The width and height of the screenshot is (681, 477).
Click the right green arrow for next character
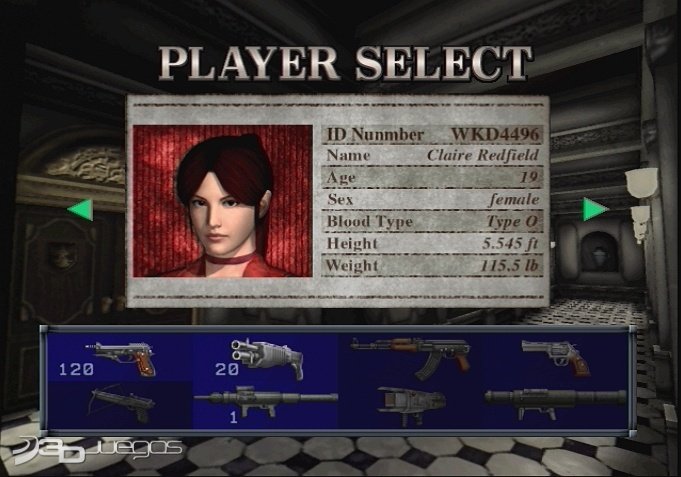(596, 209)
